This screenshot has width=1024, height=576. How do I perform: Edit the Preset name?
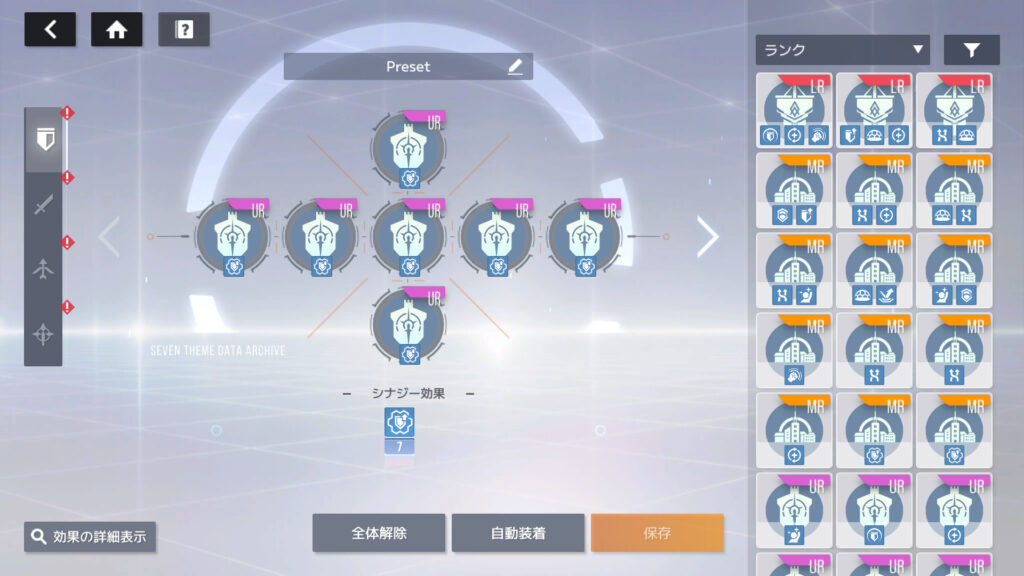tap(515, 67)
